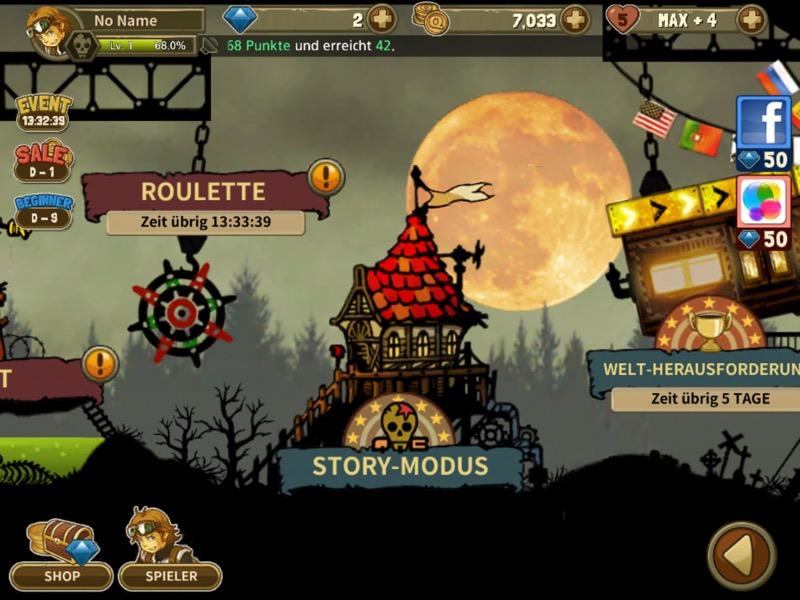Buy more gold coins with plus
The height and width of the screenshot is (600, 800).
[x=574, y=19]
